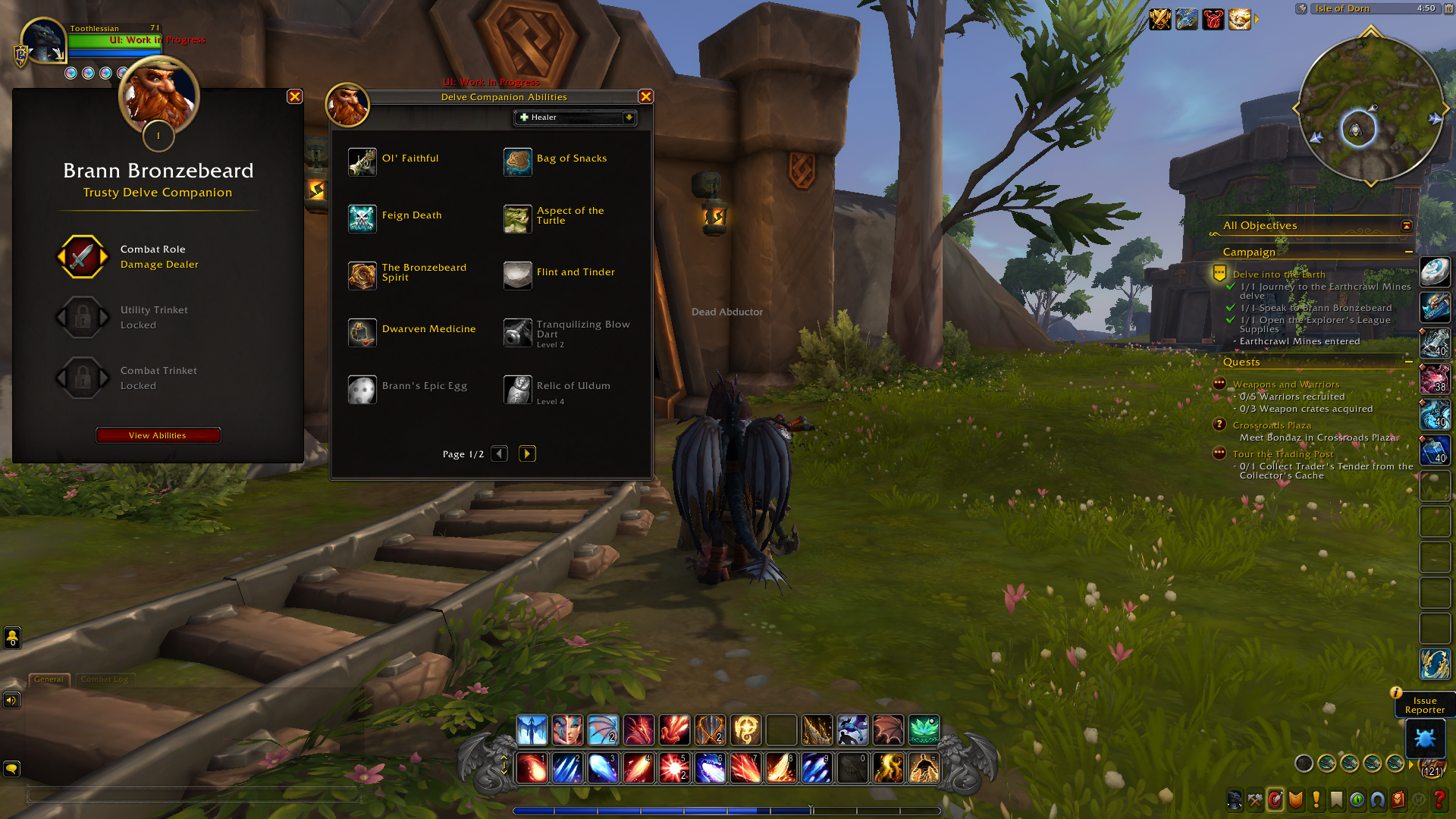The width and height of the screenshot is (1456, 819).
Task: Open the Healer role dropdown
Action: click(576, 118)
